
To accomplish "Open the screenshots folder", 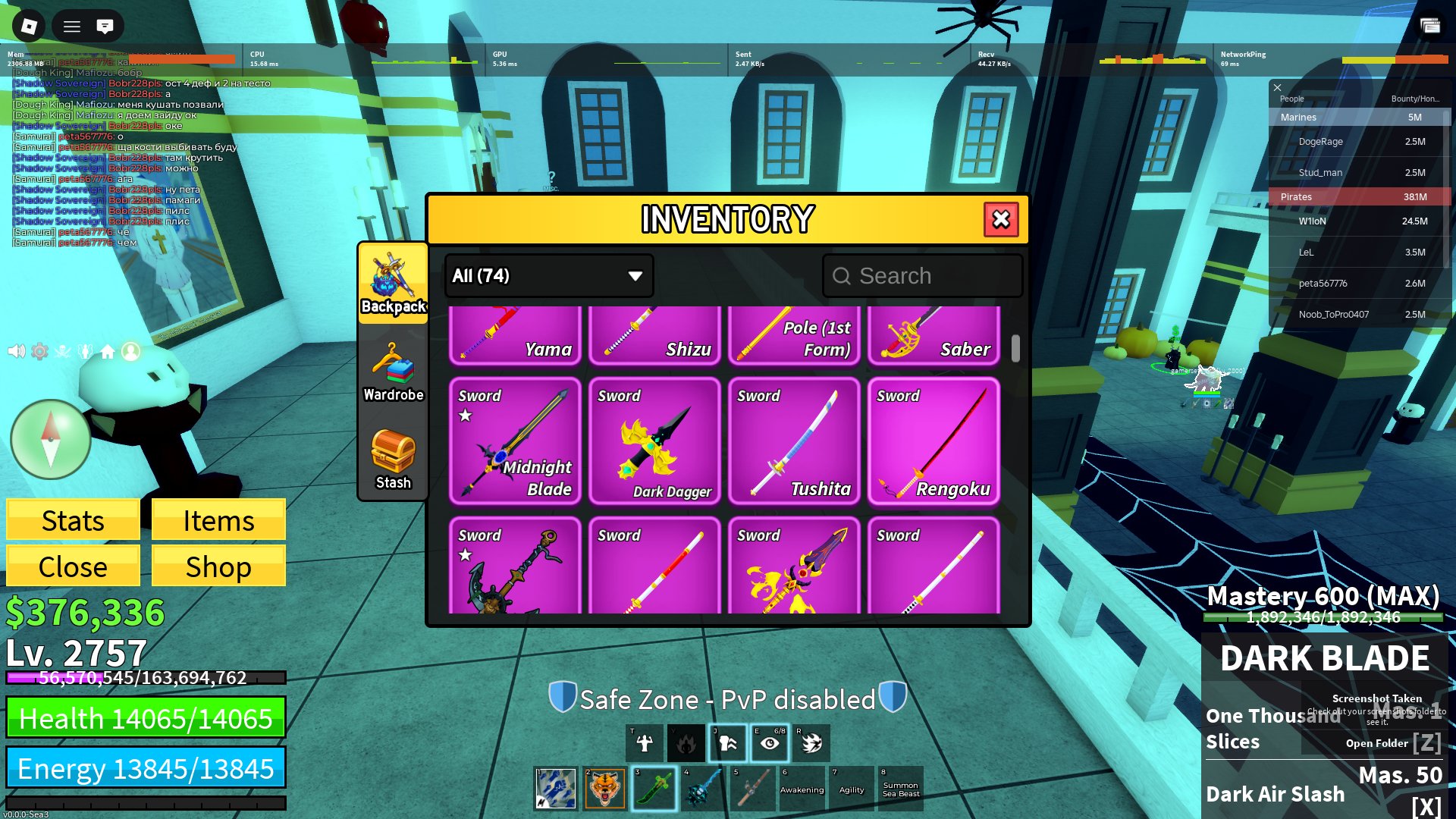I will click(x=1376, y=743).
